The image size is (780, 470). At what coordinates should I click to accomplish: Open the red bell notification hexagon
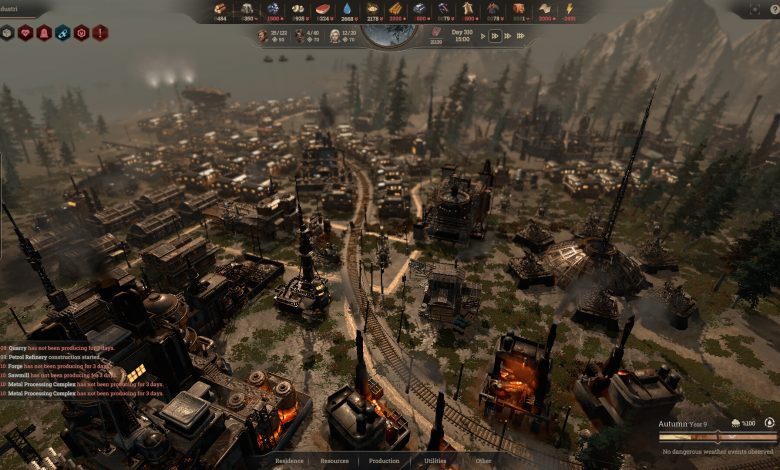click(45, 33)
